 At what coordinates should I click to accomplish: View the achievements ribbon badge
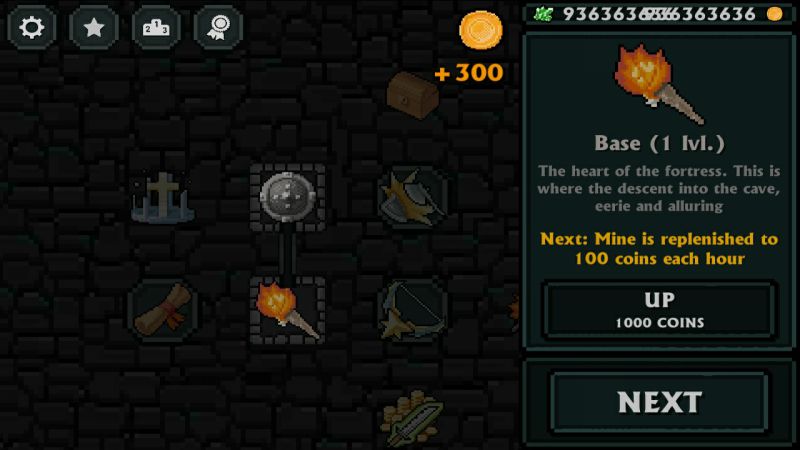coord(218,27)
